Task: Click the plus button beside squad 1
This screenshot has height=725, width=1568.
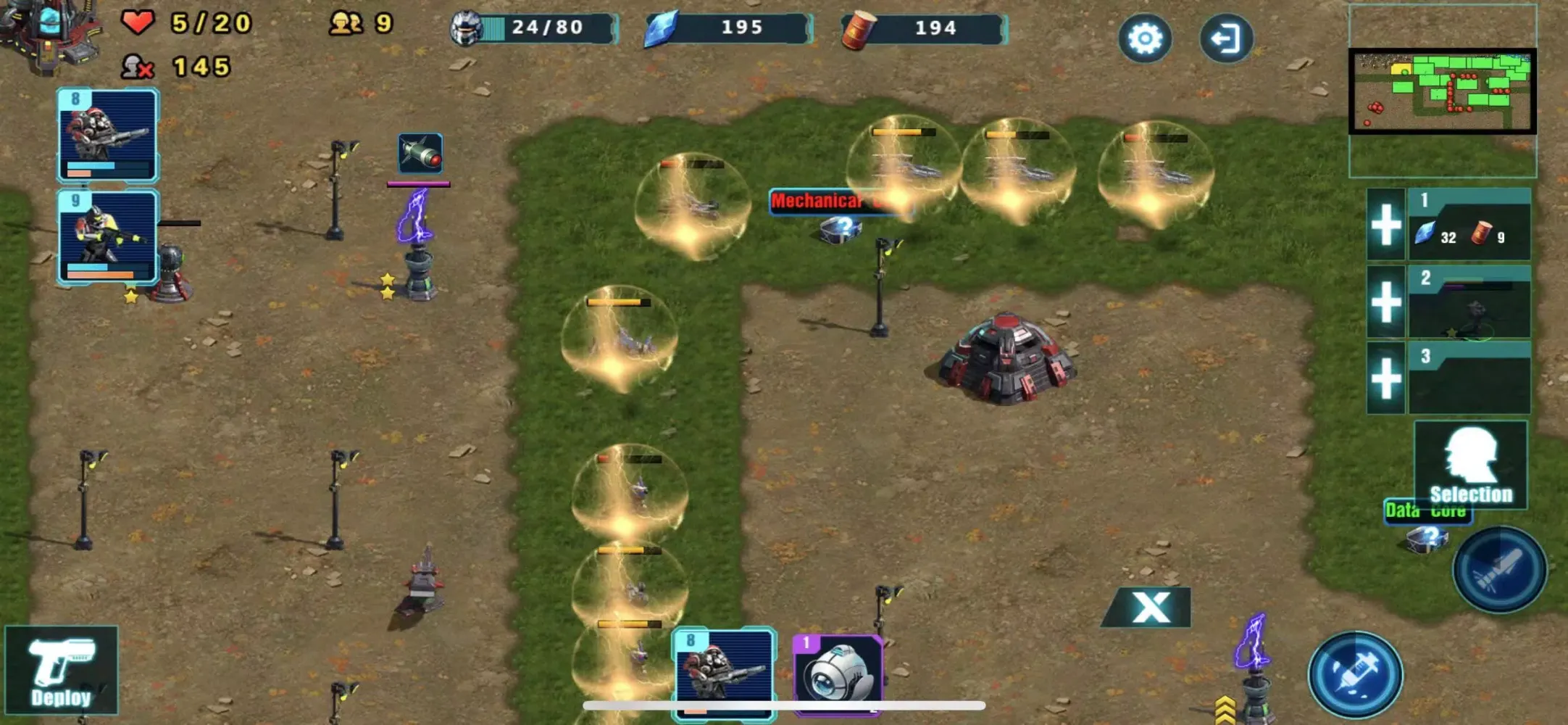Action: pos(1386,224)
